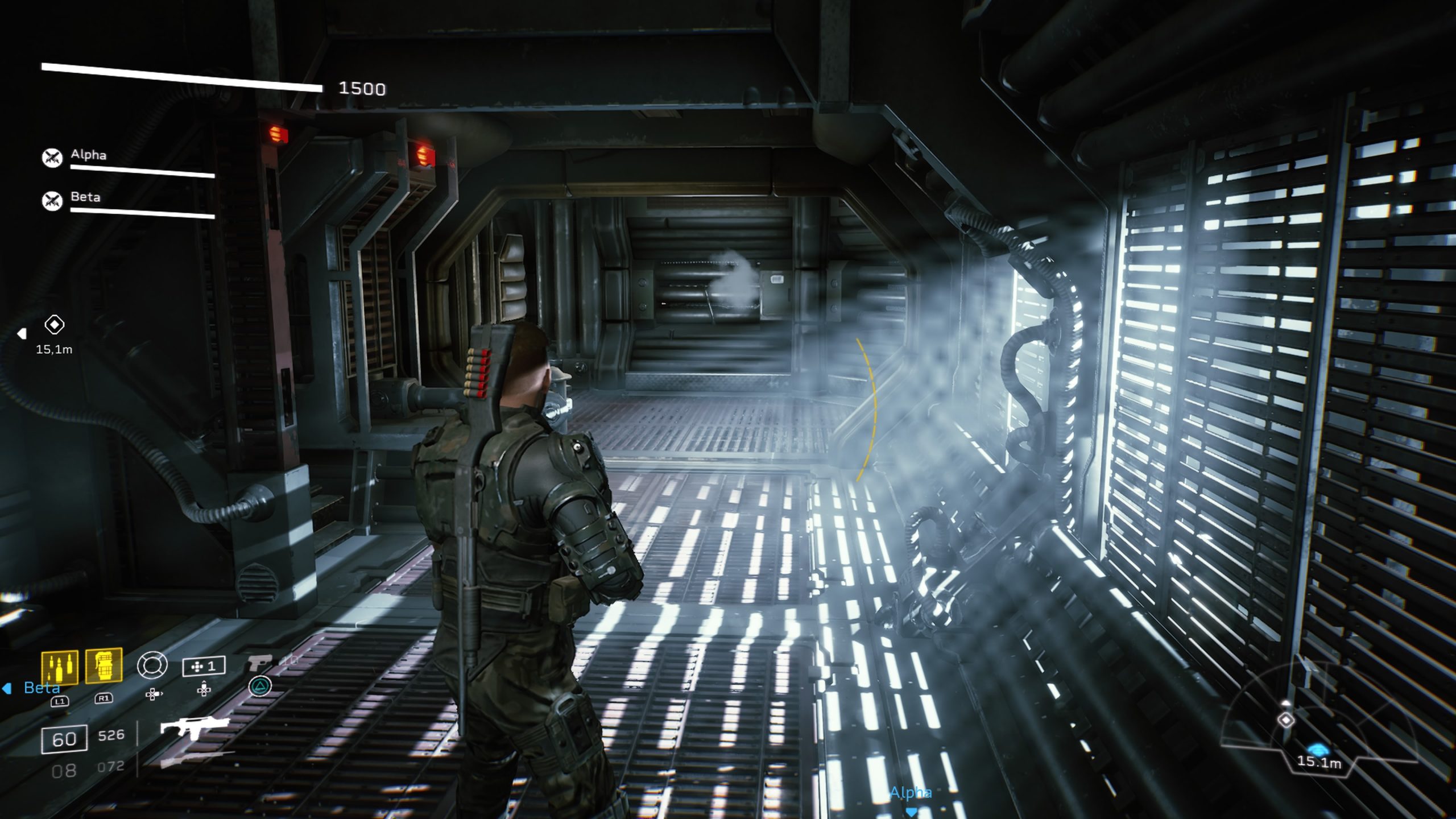Activate the yellow bullets ability icon
Viewport: 1456px width, 819px height.
[x=59, y=666]
